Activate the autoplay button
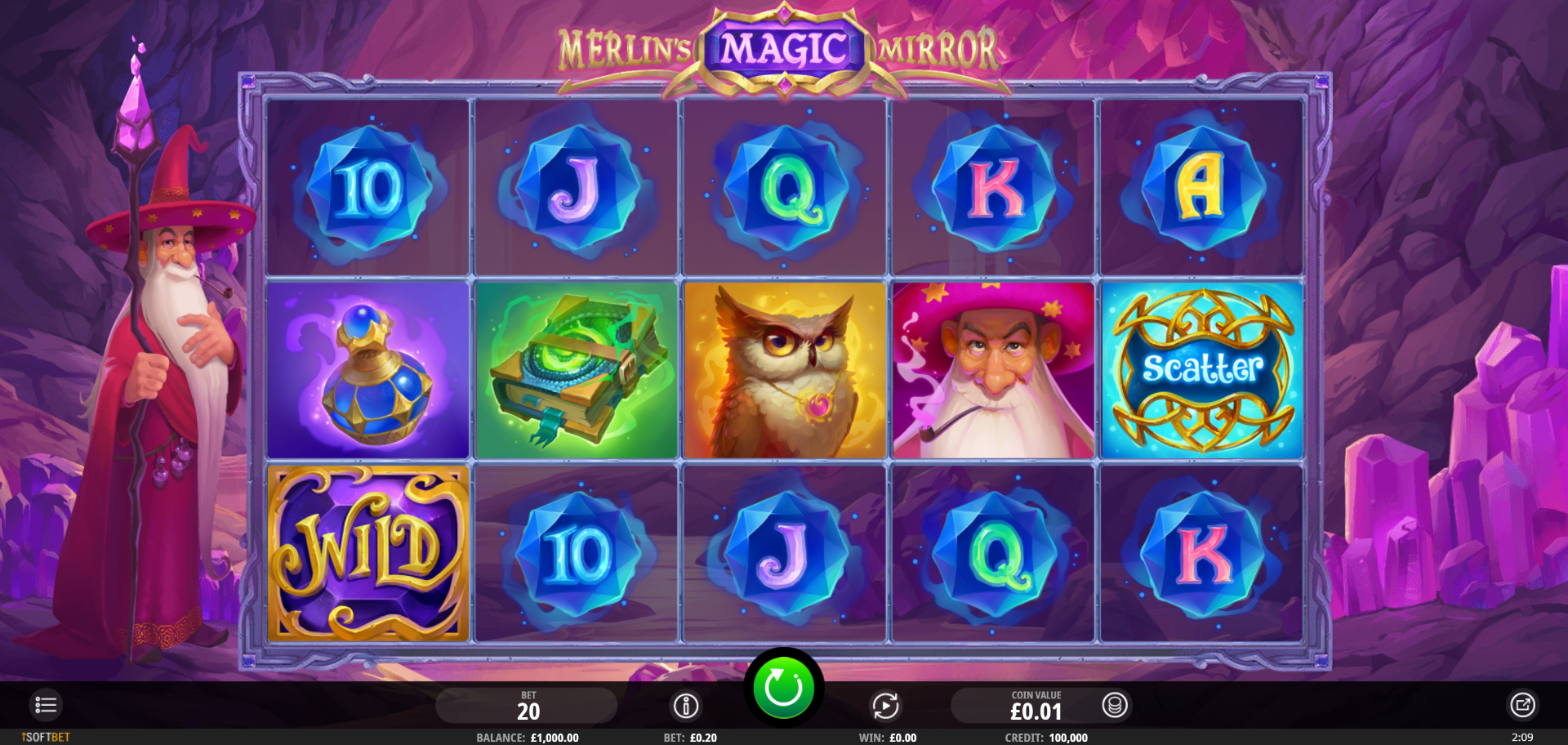 885,706
